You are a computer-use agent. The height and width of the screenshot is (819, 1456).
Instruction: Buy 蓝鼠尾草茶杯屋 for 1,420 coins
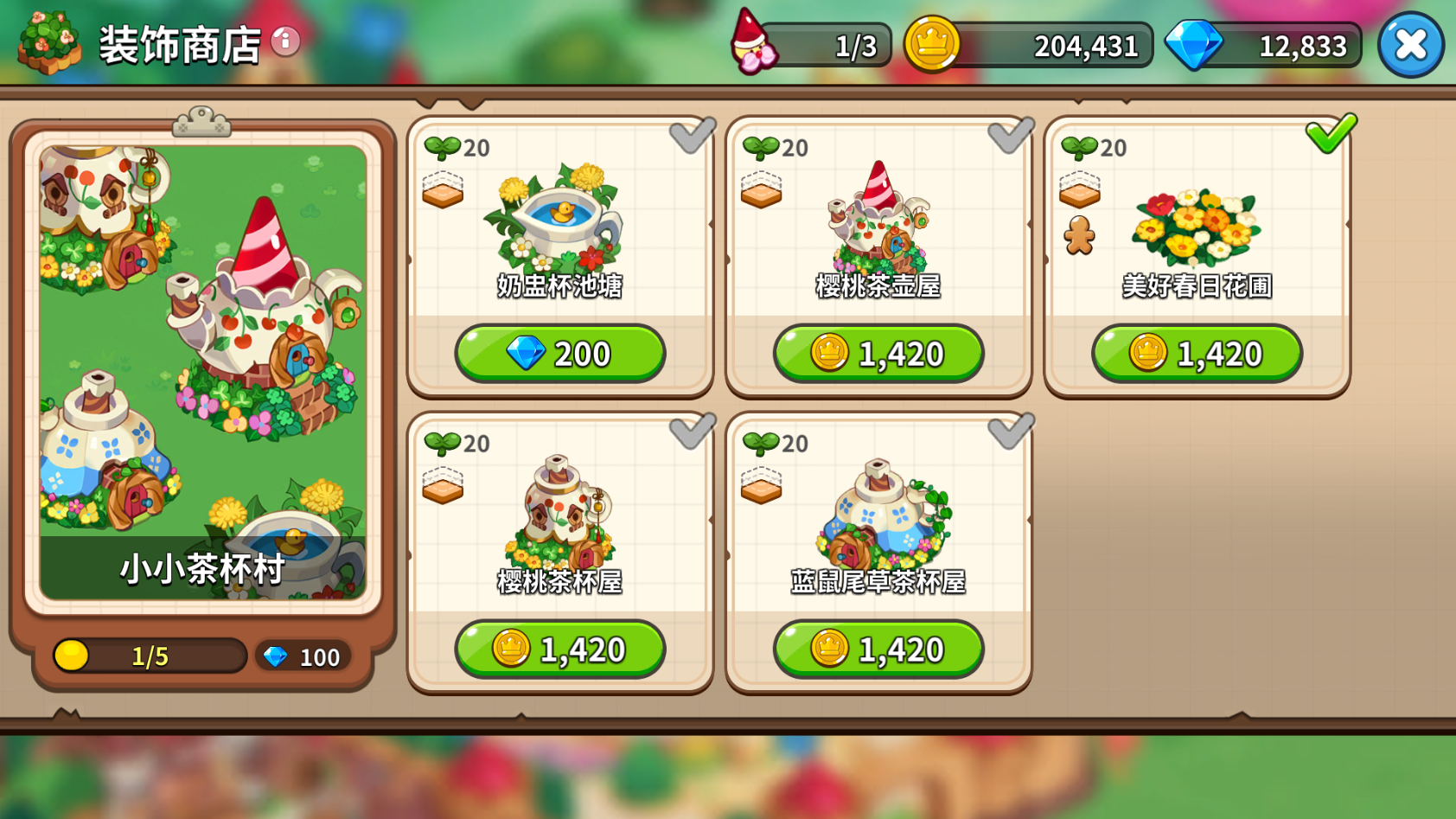(x=878, y=649)
